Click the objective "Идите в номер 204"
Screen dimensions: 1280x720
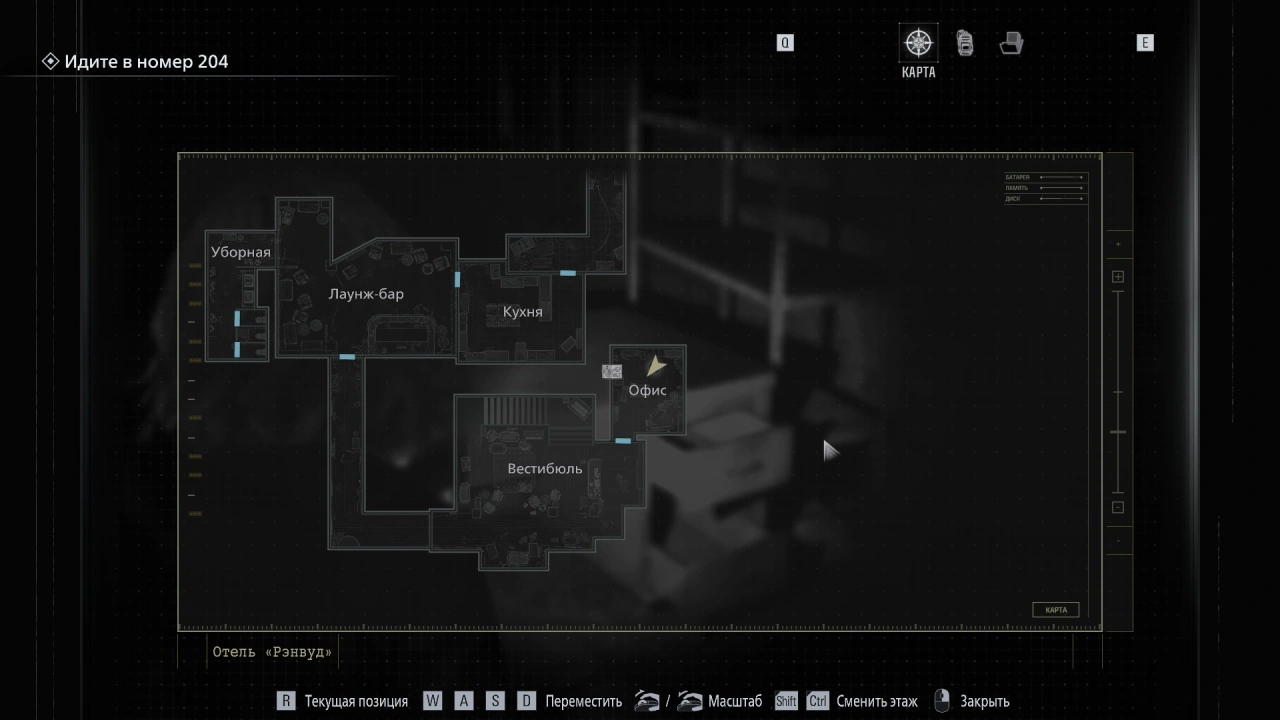click(x=146, y=62)
